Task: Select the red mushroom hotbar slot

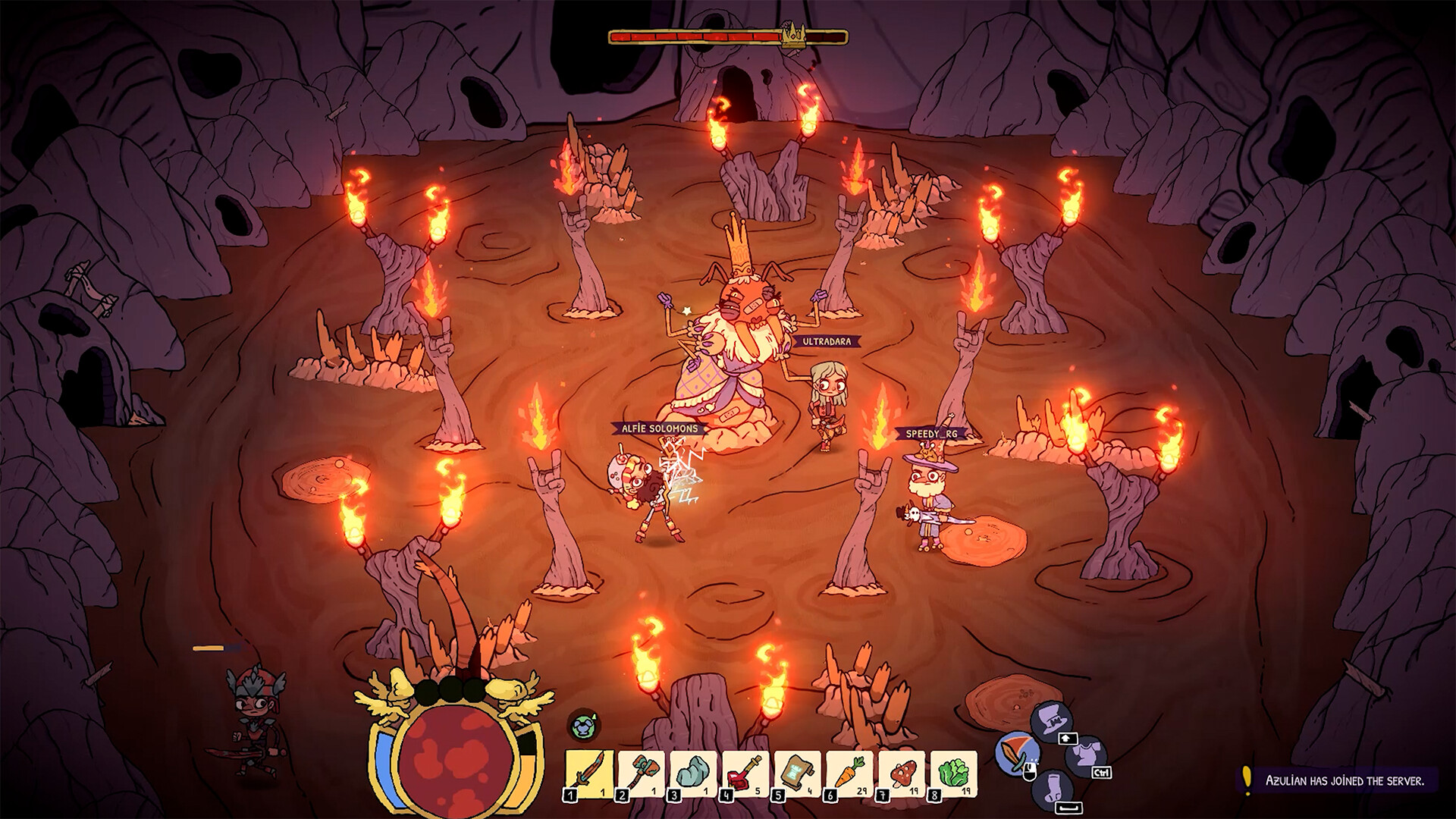Action: [x=902, y=774]
